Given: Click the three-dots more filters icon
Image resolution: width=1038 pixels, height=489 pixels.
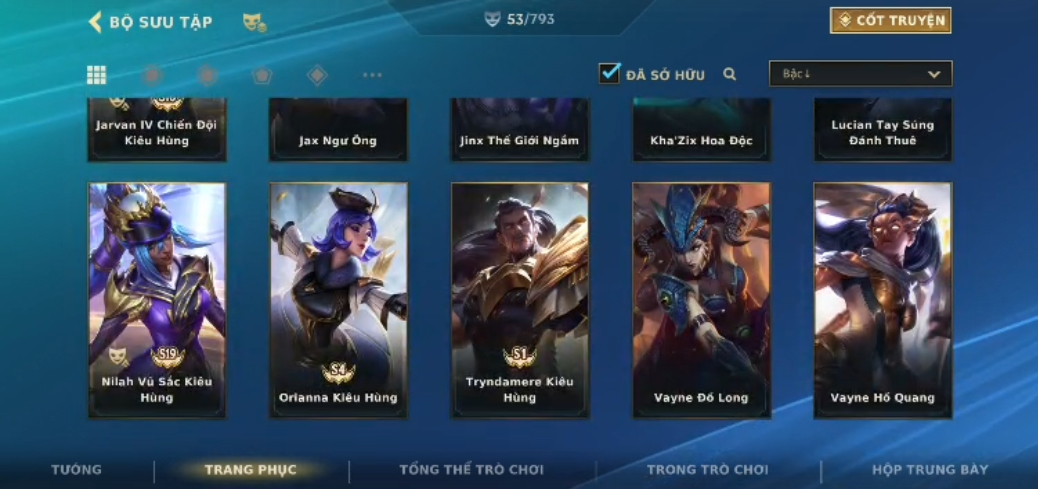Looking at the screenshot, I should [372, 75].
